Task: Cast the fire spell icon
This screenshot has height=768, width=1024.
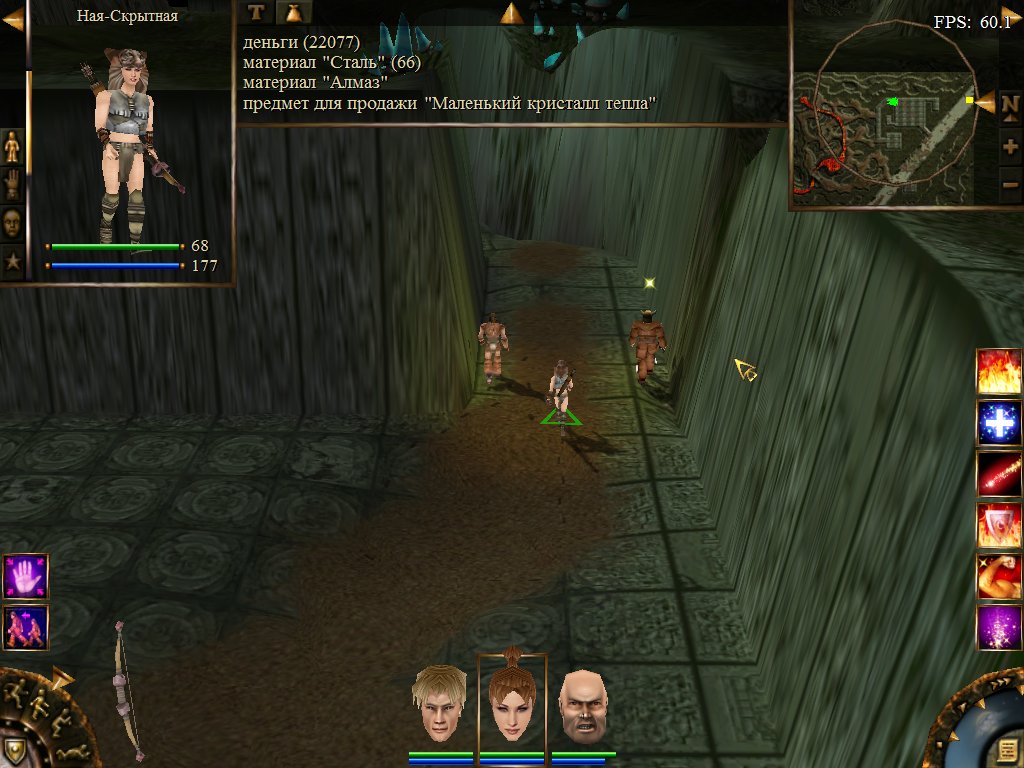Action: point(998,372)
